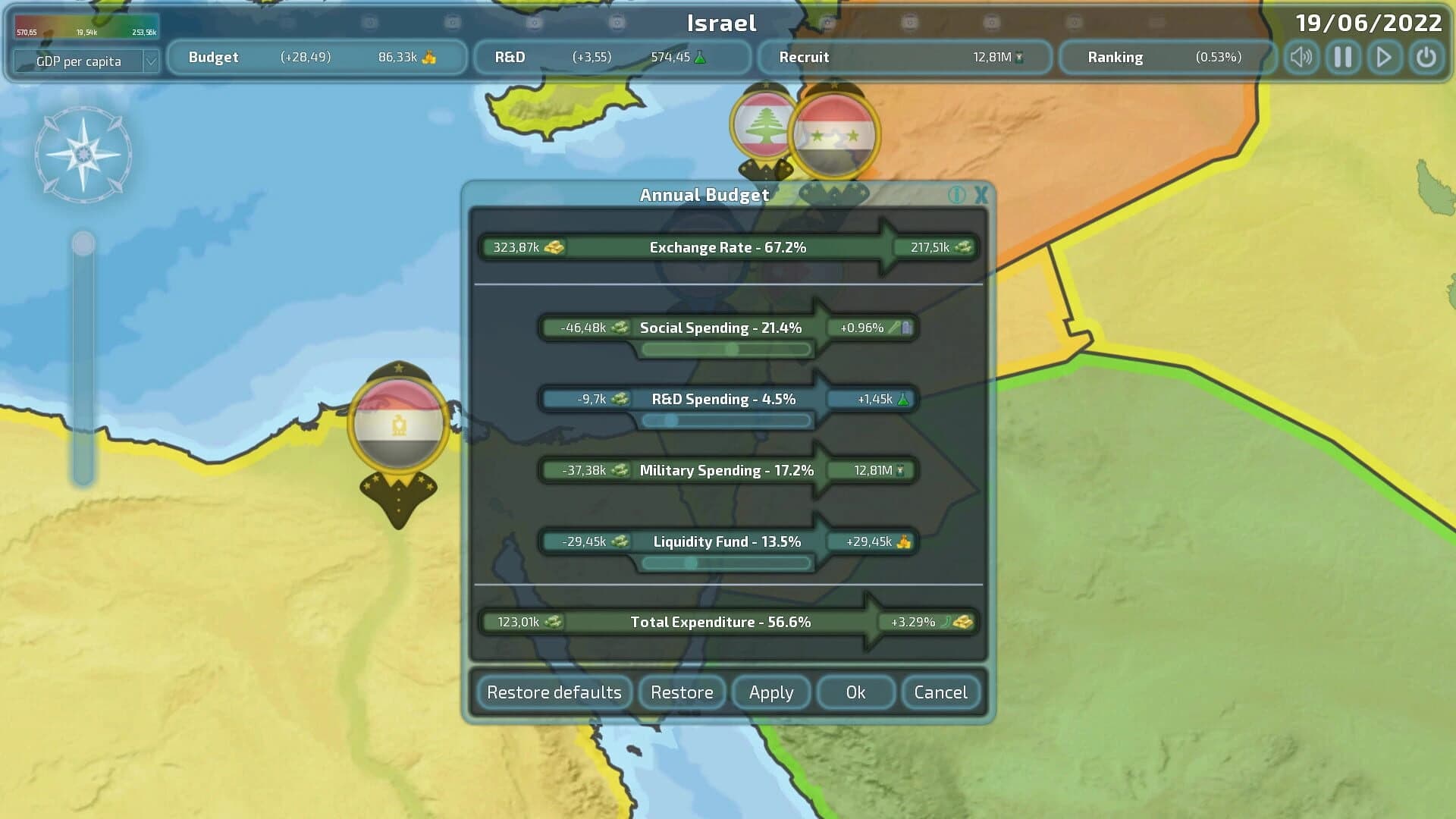This screenshot has height=819, width=1456.
Task: Cancel the Annual Budget dialog
Action: pyautogui.click(x=940, y=692)
